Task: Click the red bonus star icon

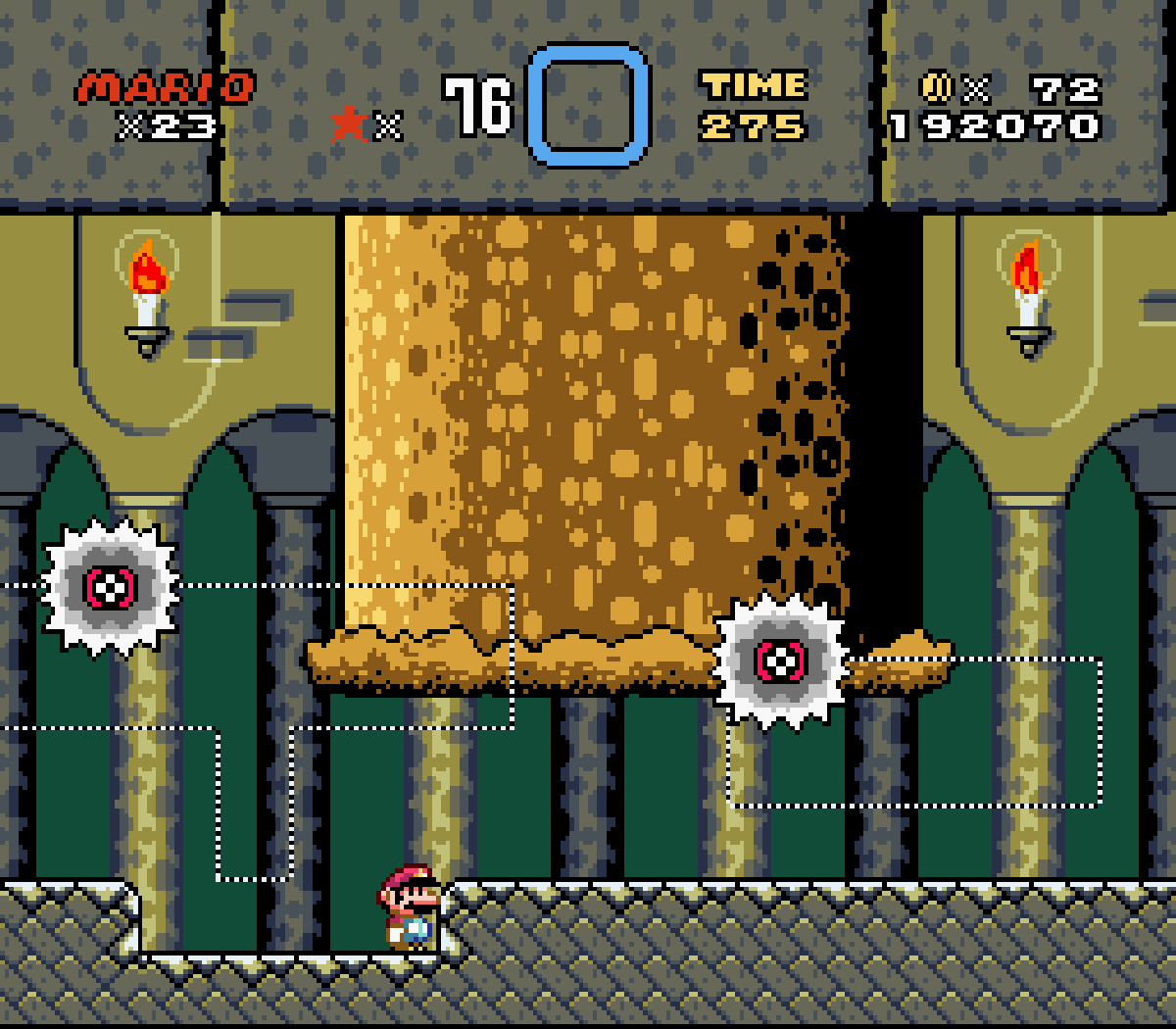Action: [x=349, y=124]
